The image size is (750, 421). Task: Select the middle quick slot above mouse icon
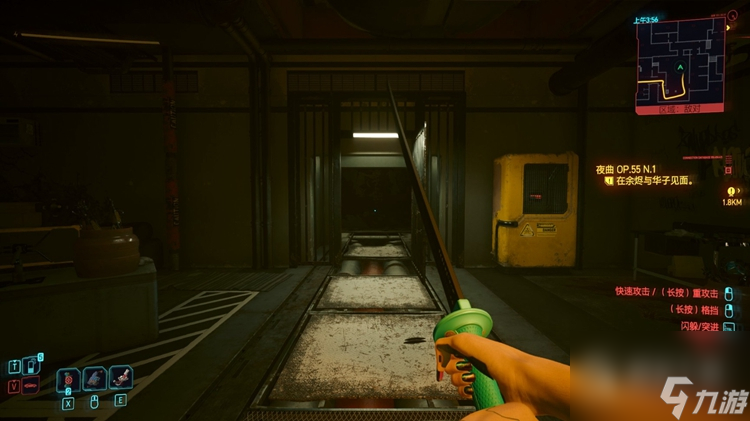pyautogui.click(x=94, y=379)
